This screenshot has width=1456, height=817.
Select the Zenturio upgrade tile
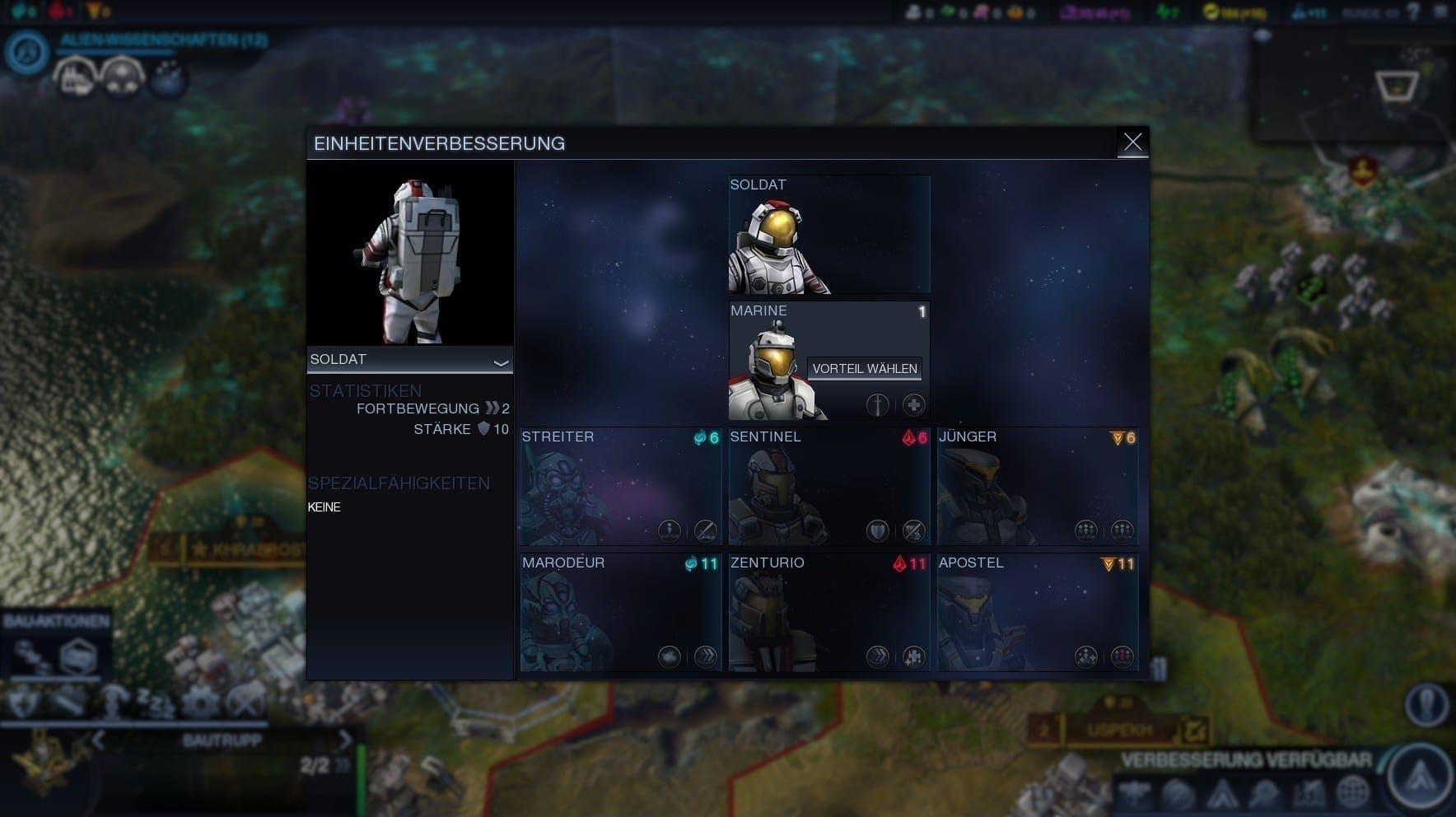tap(829, 612)
